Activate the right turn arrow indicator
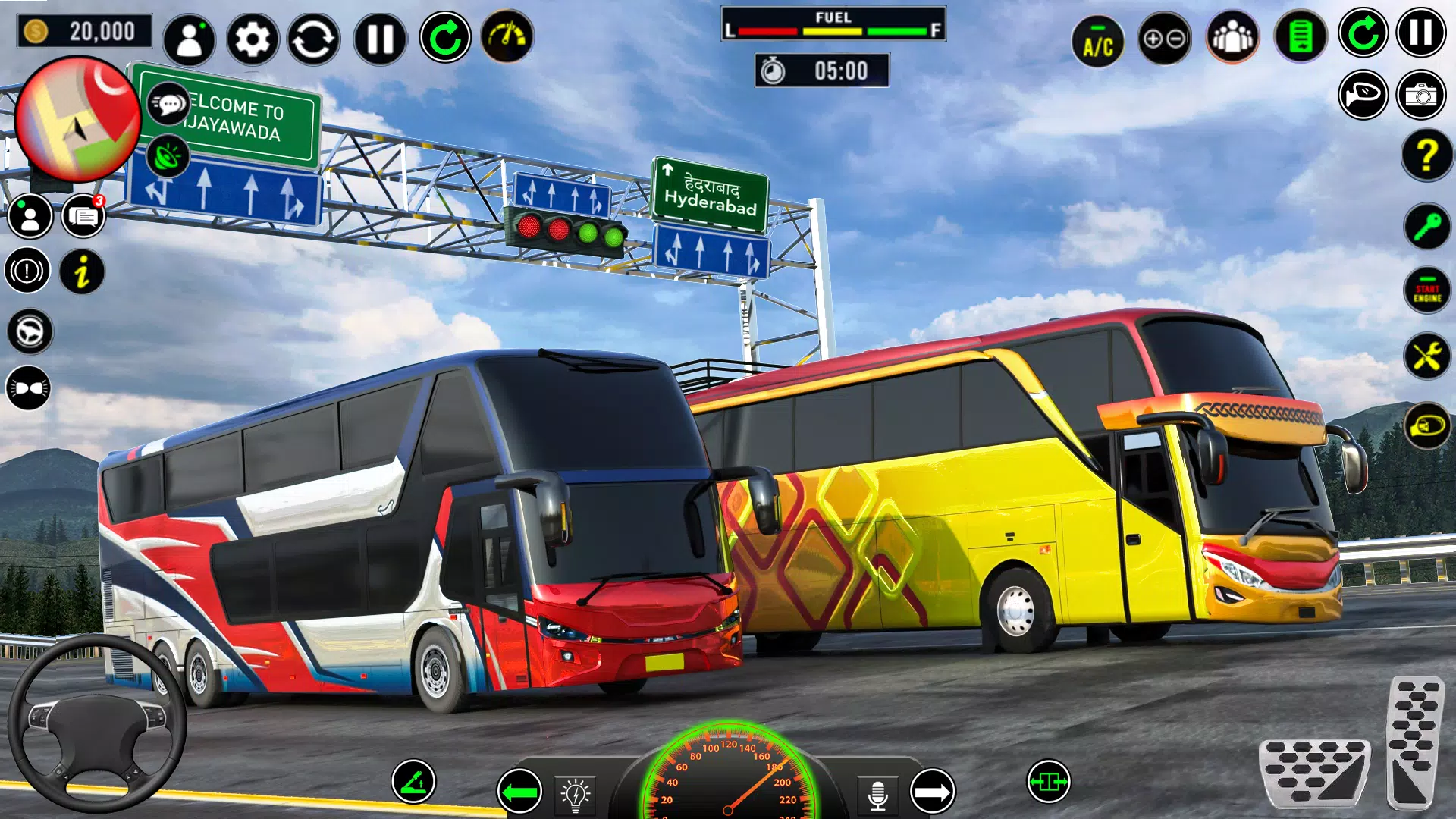This screenshot has height=819, width=1456. tap(932, 792)
